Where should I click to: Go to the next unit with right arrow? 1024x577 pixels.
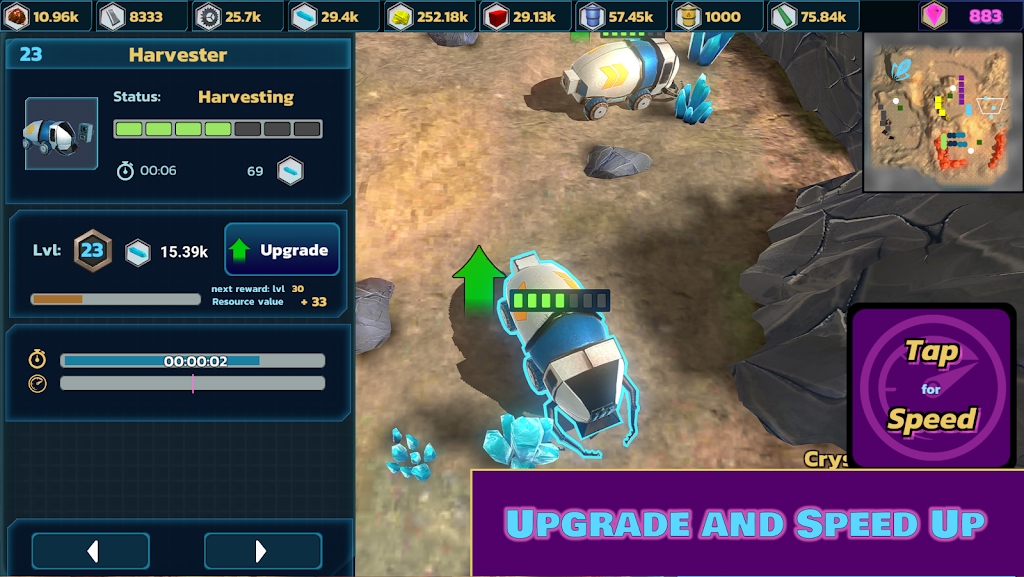(x=262, y=551)
